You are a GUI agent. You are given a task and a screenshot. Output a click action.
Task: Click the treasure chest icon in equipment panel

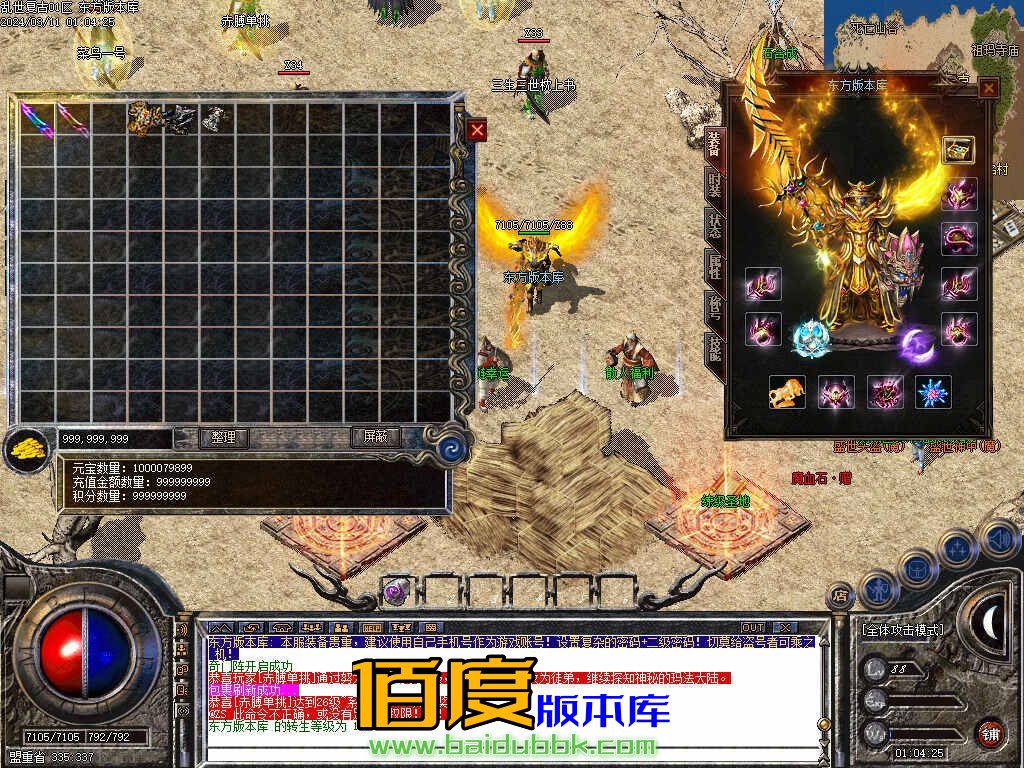pyautogui.click(x=958, y=150)
